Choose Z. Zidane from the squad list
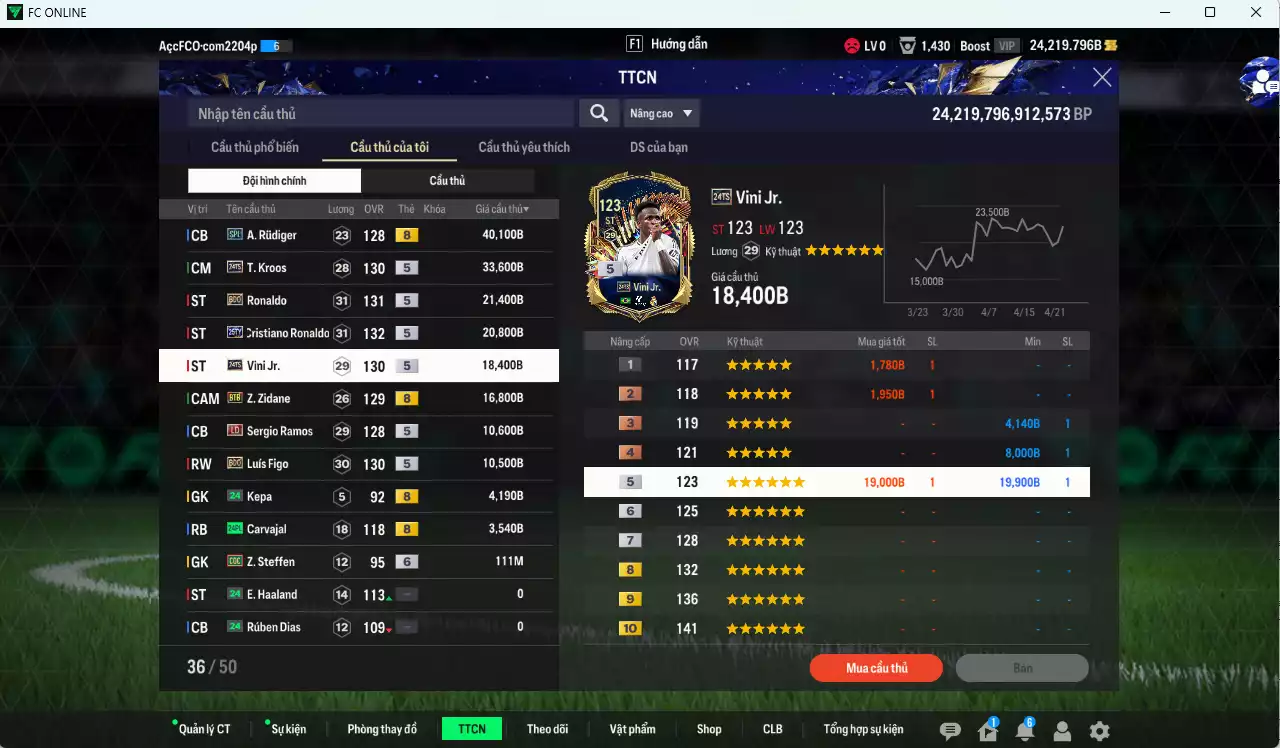 [358, 398]
